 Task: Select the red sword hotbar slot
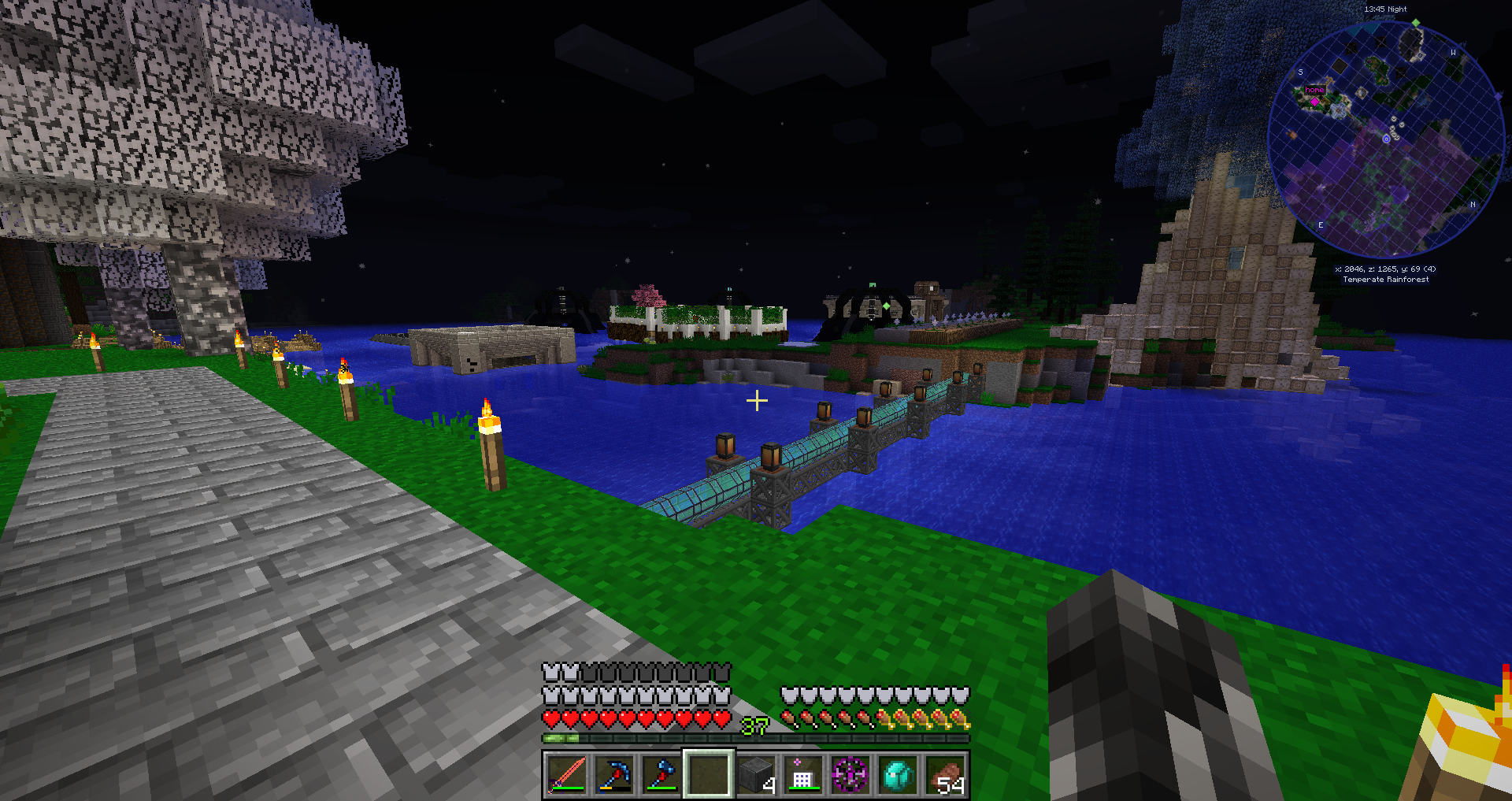[x=566, y=774]
